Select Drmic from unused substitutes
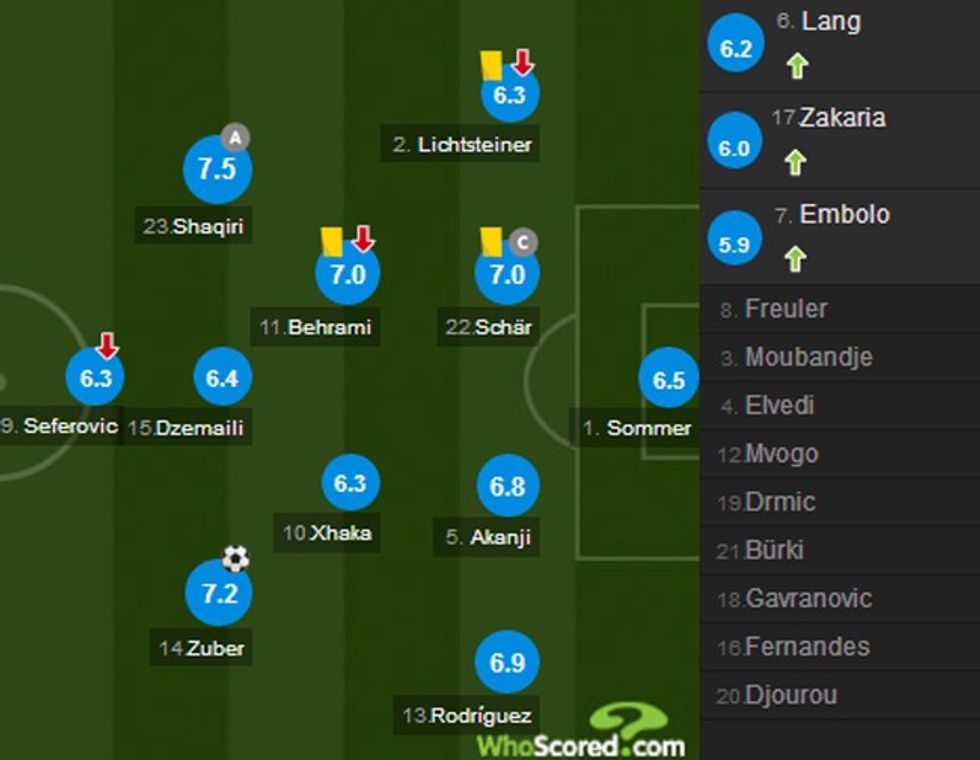Screen dimensions: 980x760 779,502
